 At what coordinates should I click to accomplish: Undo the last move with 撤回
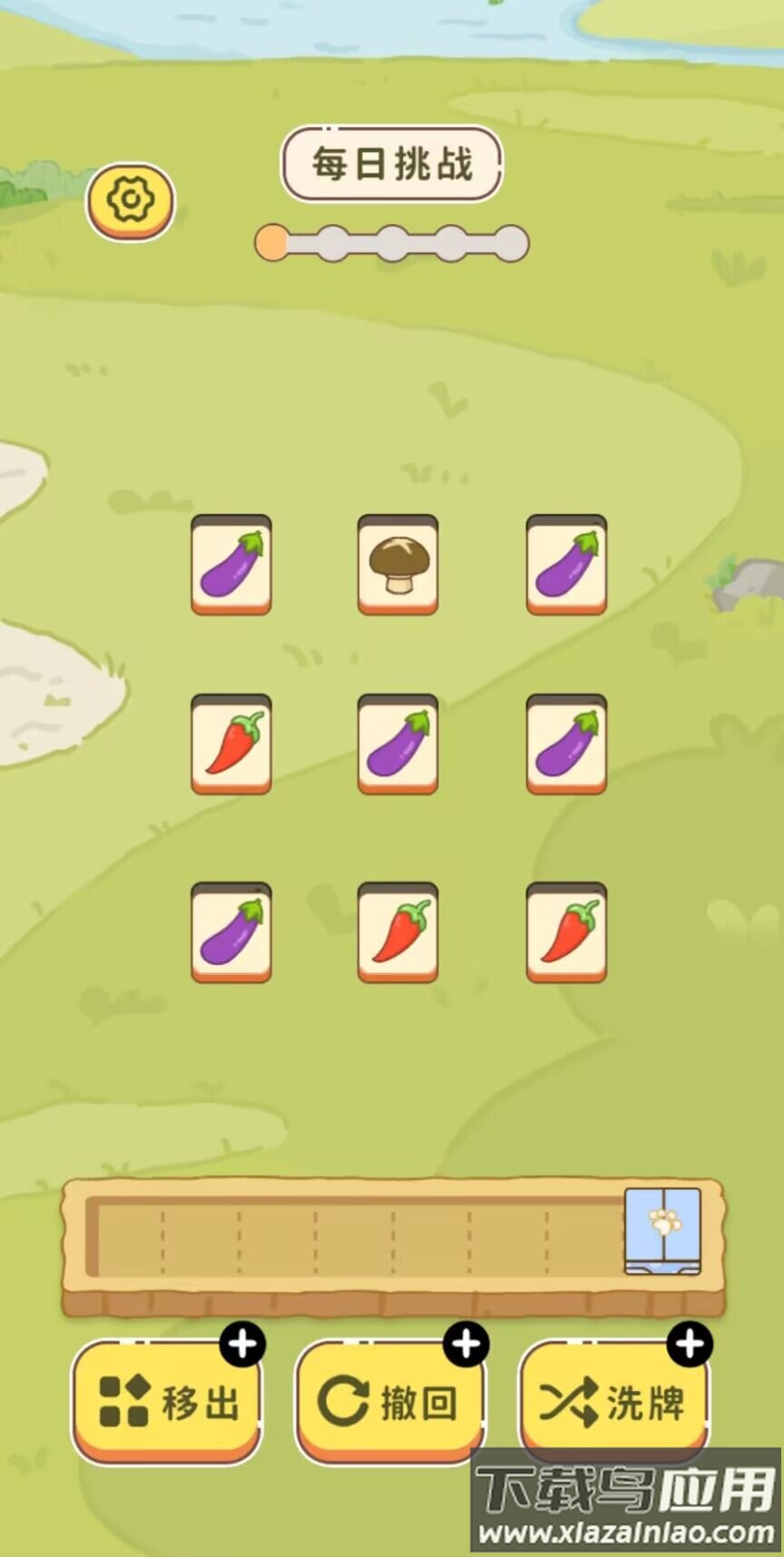(389, 1403)
